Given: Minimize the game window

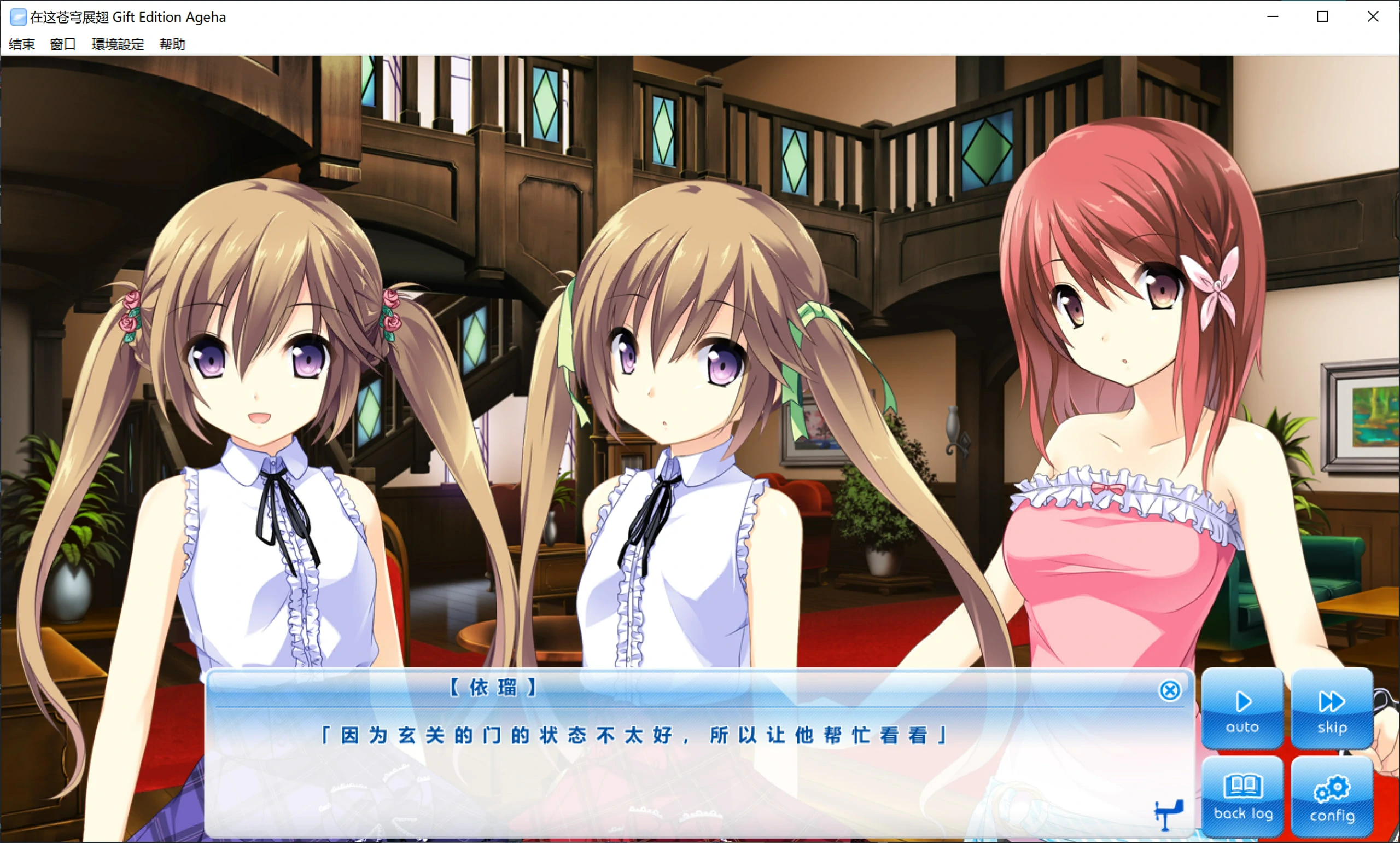Looking at the screenshot, I should click(x=1271, y=16).
